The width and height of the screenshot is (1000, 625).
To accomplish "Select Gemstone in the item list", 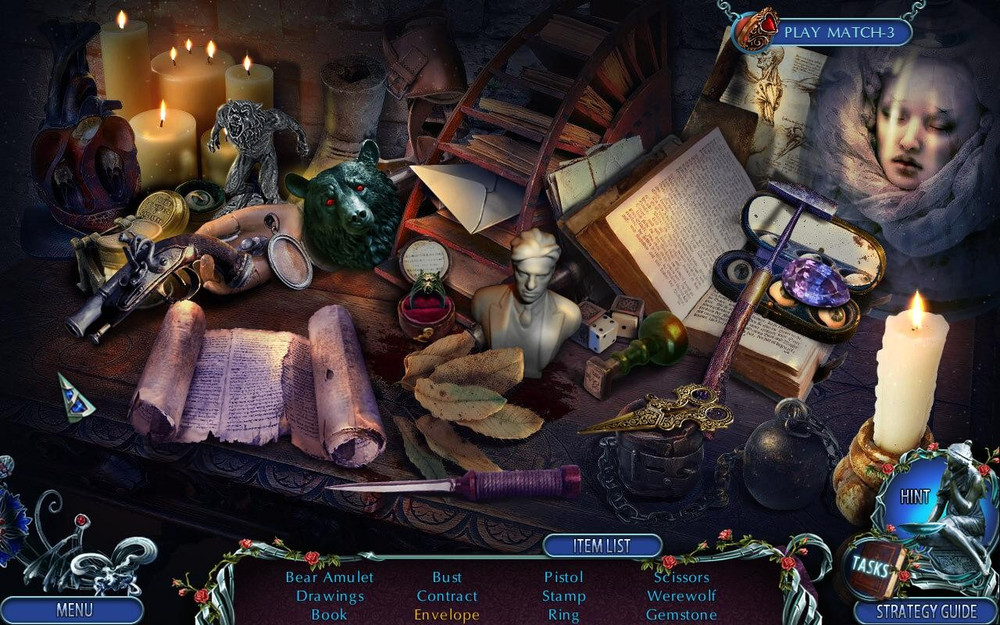I will click(x=681, y=615).
